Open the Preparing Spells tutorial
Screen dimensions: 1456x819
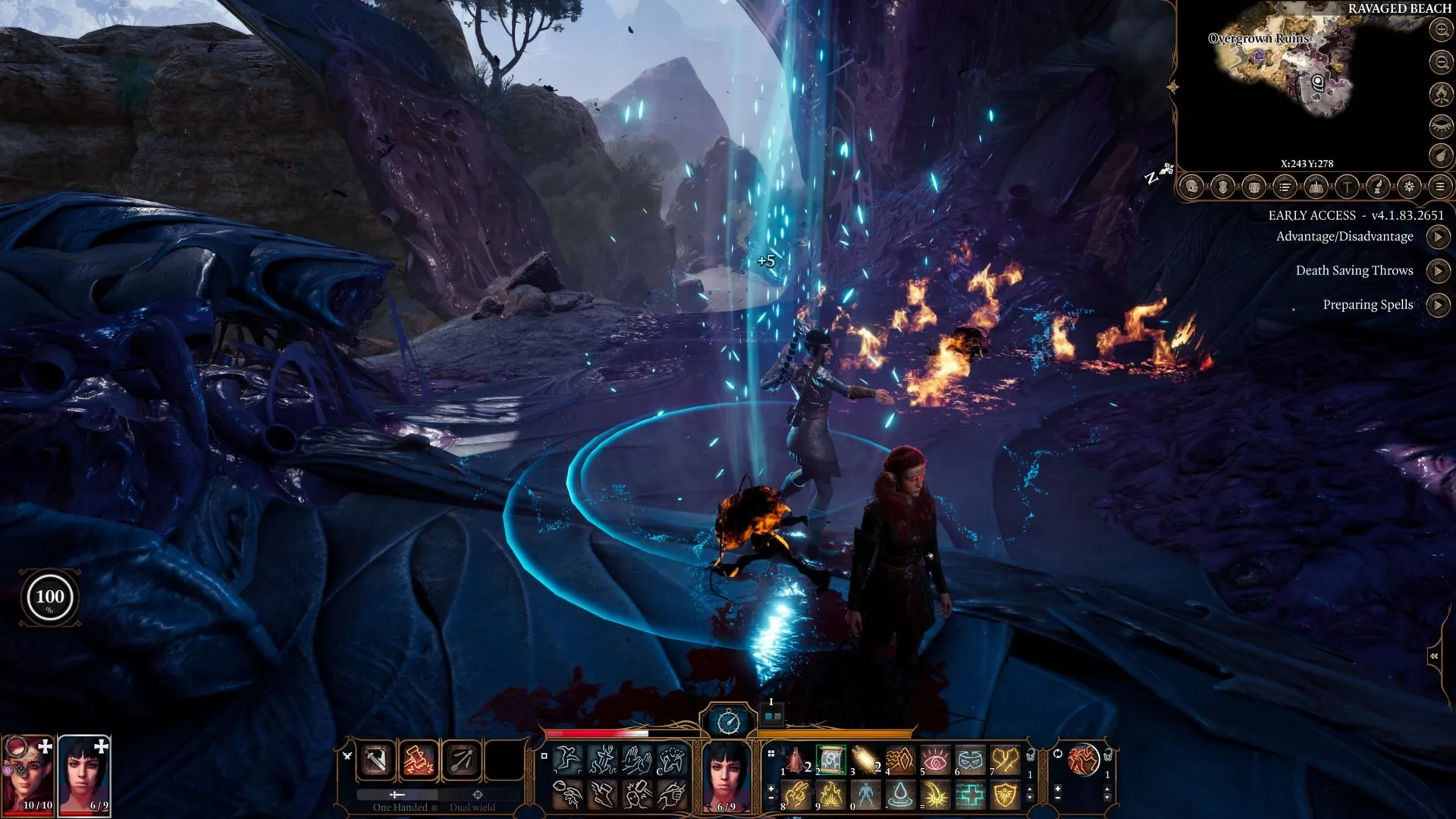tap(1438, 305)
